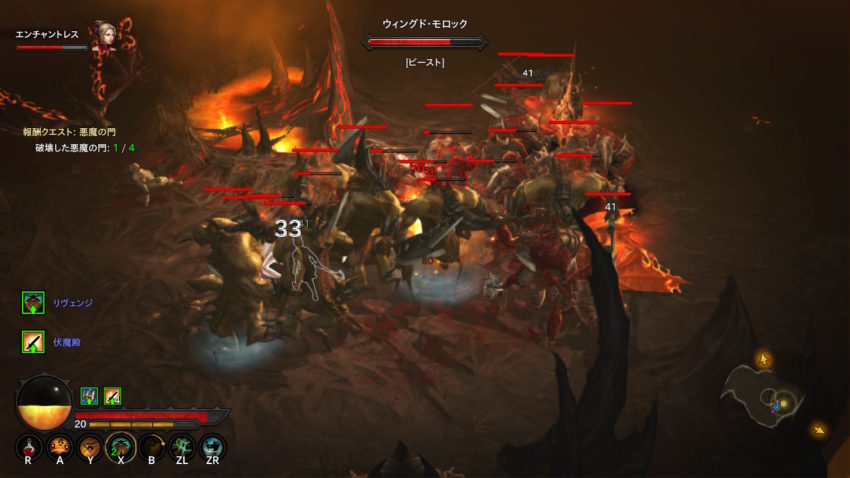Activate the orange demon-face skill icon

coord(60,446)
